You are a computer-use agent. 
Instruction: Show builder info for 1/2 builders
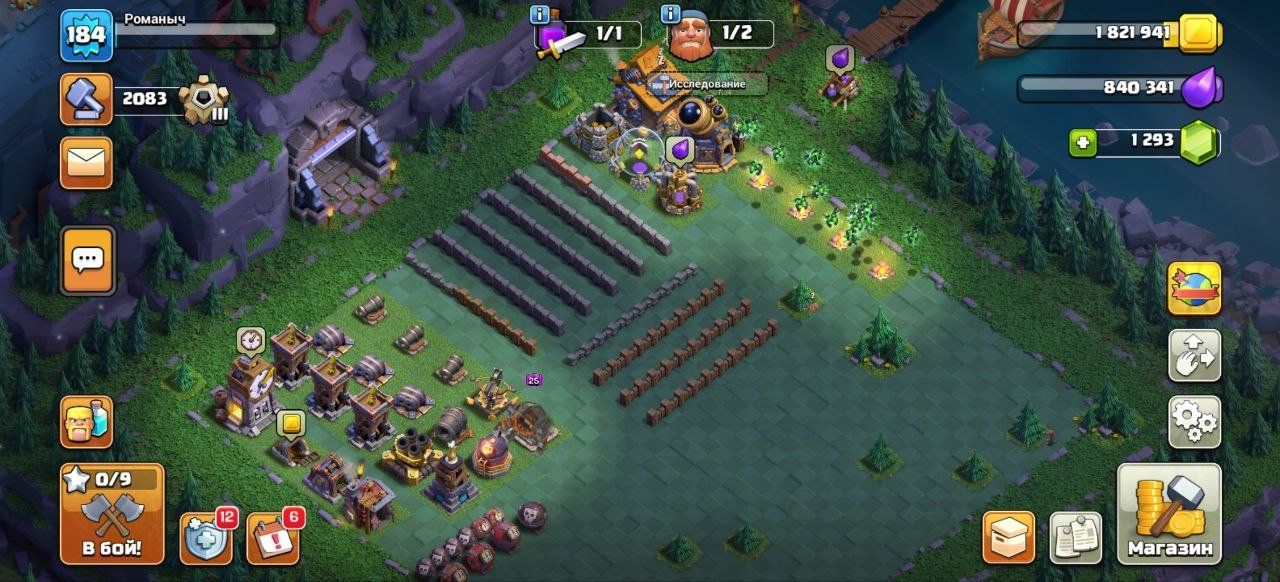point(672,14)
